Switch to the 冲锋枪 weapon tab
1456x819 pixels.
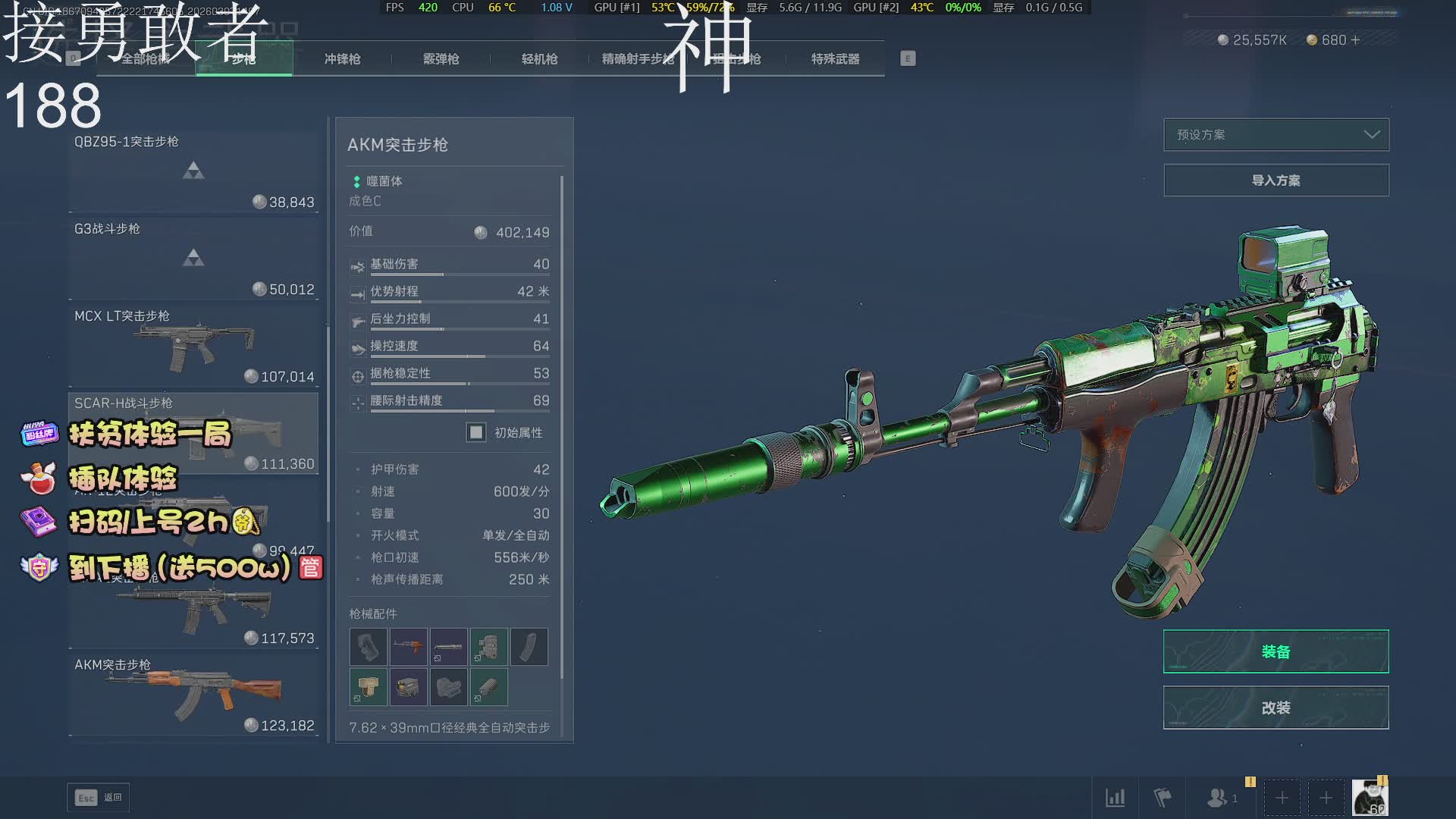pos(342,59)
